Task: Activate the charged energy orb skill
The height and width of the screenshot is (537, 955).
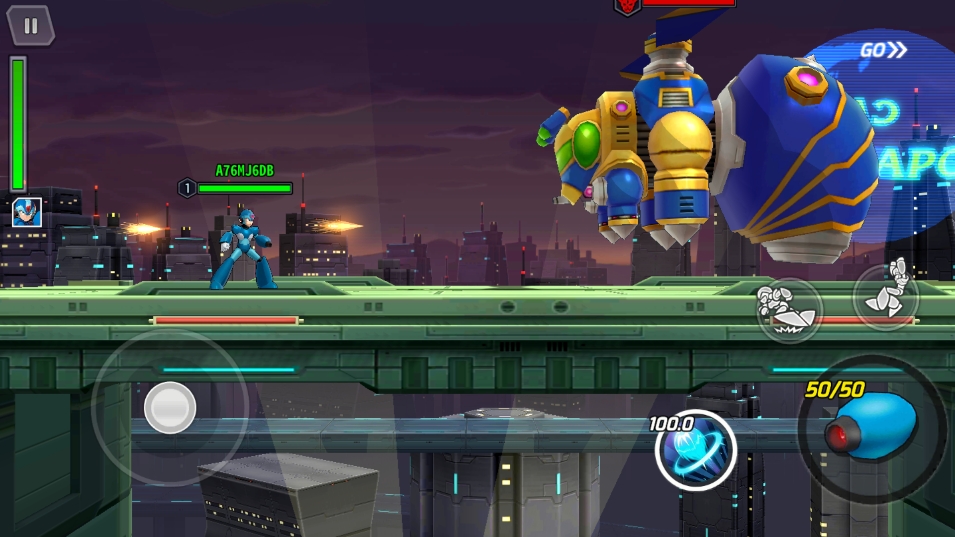Action: click(x=695, y=449)
